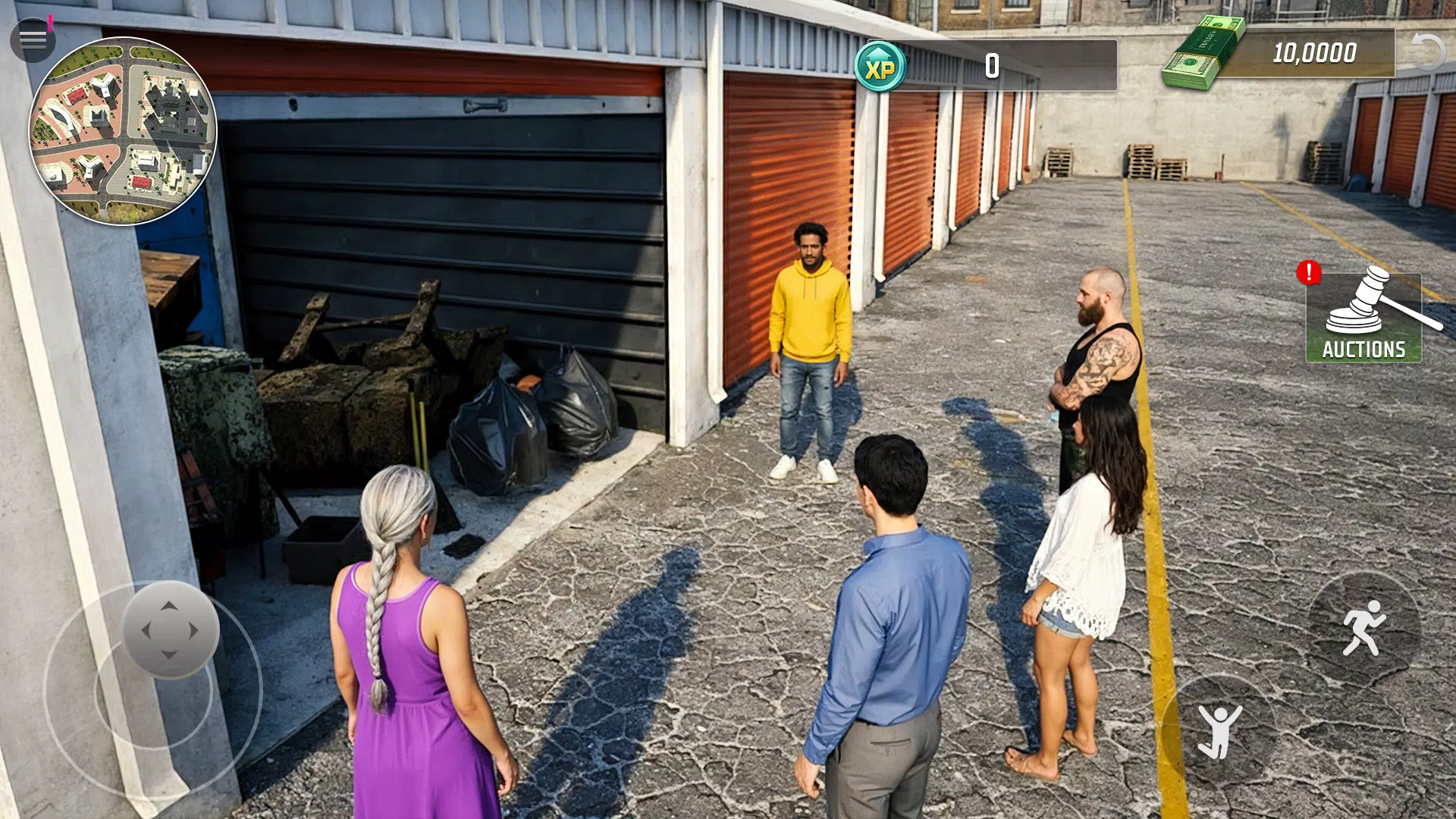Image resolution: width=1456 pixels, height=819 pixels.
Task: Expand the main menu options
Action: [32, 38]
